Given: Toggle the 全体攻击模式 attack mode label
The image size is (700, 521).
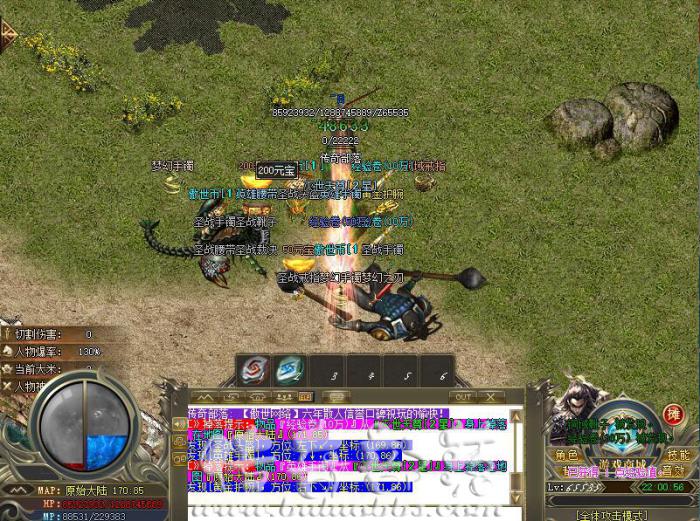Looking at the screenshot, I should (x=614, y=515).
